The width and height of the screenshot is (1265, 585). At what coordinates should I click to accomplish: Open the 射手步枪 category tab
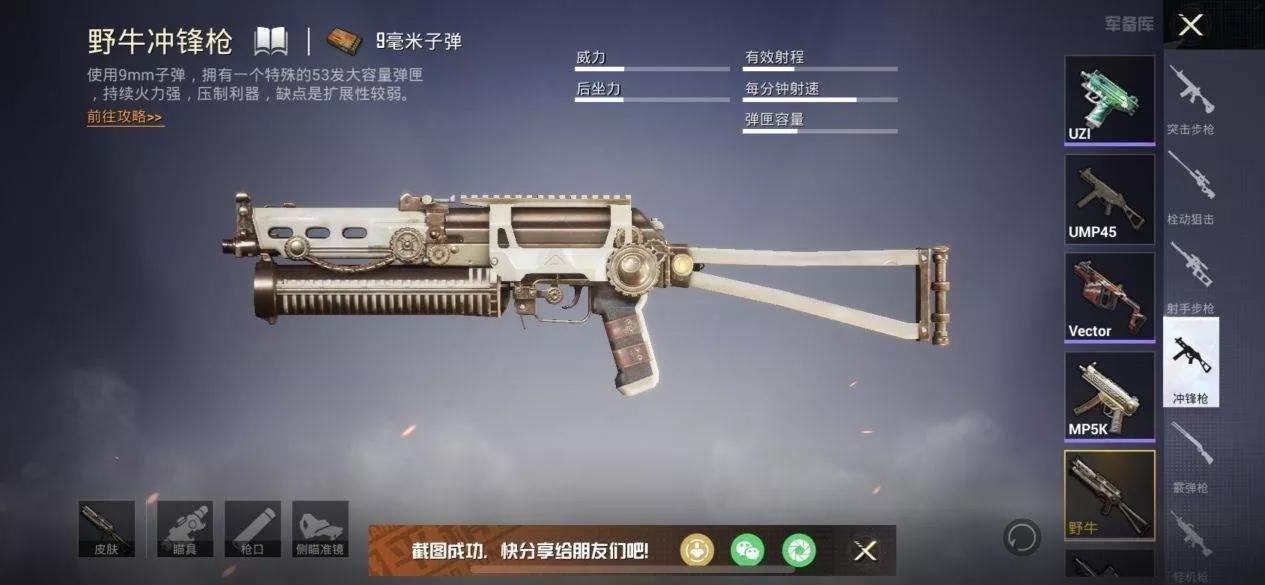point(1191,278)
